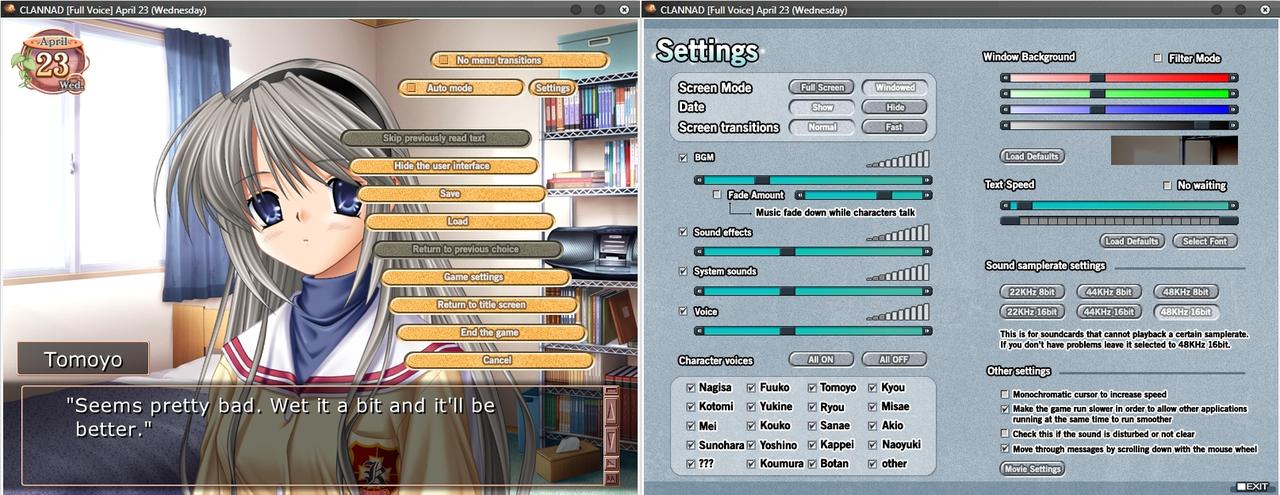Screen dimensions: 1280x495
Task: Enable the Filter Mode checkbox
Action: click(1158, 58)
